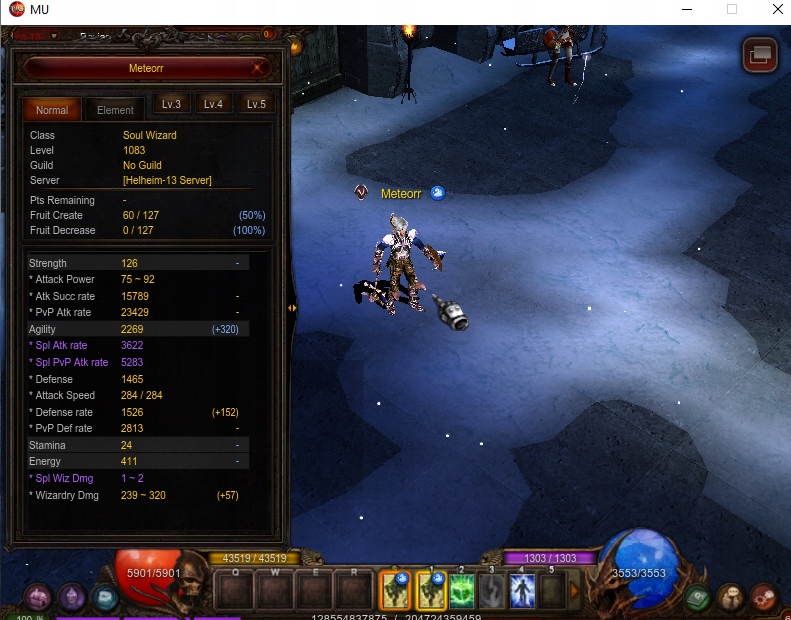
Task: Click the pink round menu icon at bottom-left
Action: point(39,598)
